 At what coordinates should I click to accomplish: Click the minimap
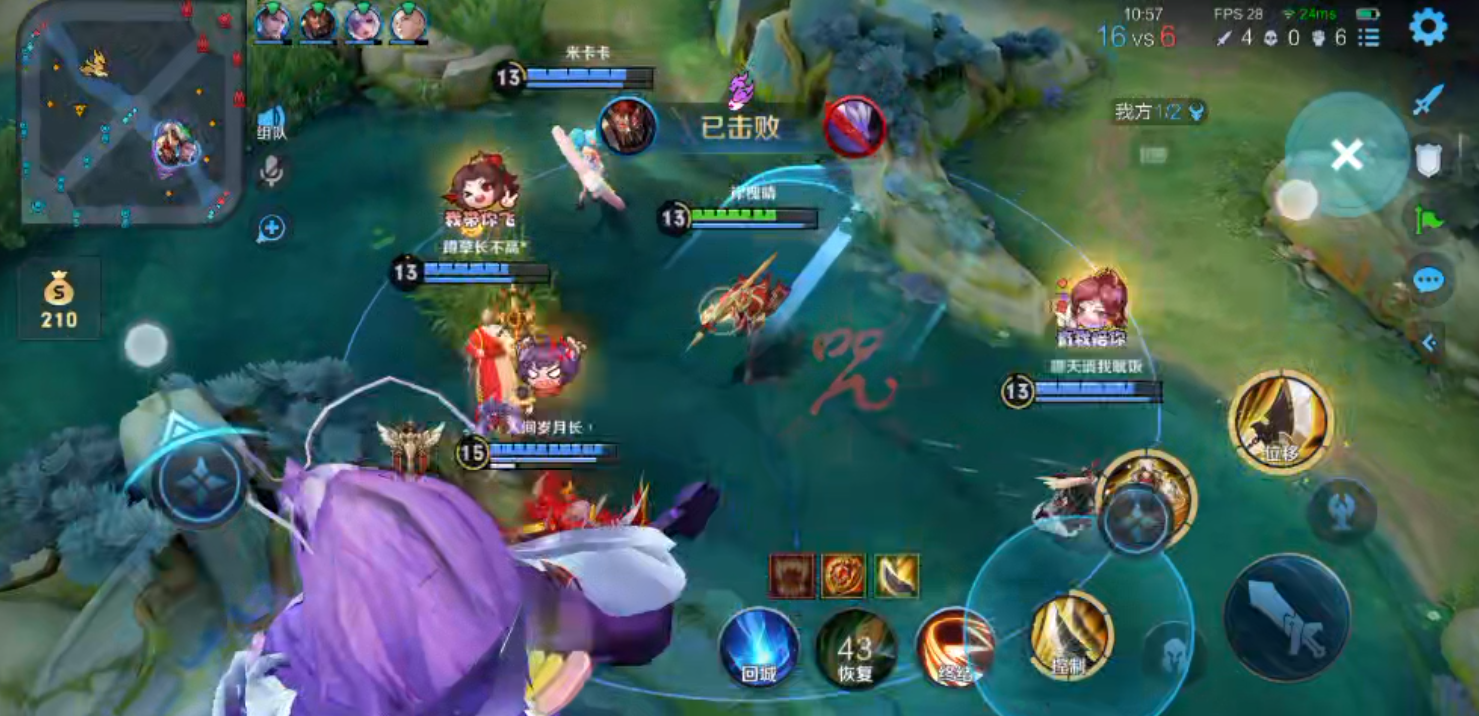(130, 112)
